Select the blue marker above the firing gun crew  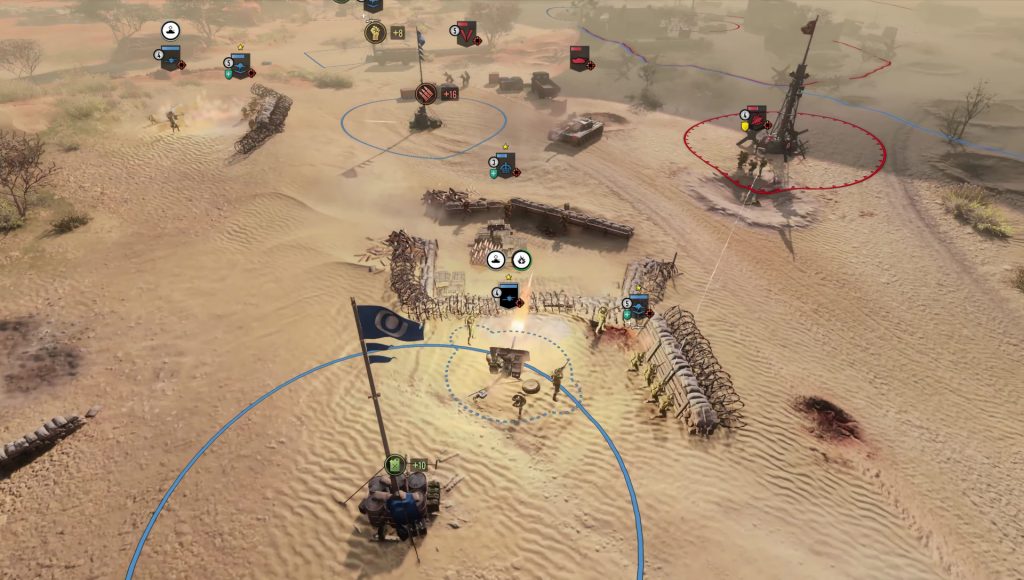pyautogui.click(x=508, y=295)
